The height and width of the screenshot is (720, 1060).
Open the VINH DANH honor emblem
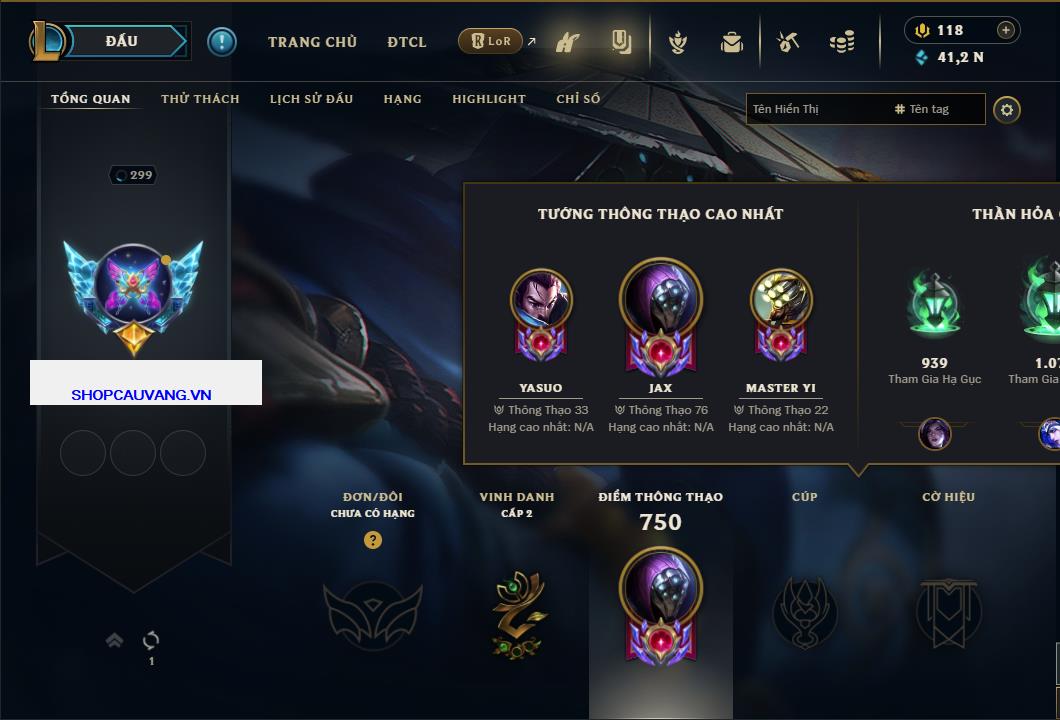pyautogui.click(x=518, y=612)
